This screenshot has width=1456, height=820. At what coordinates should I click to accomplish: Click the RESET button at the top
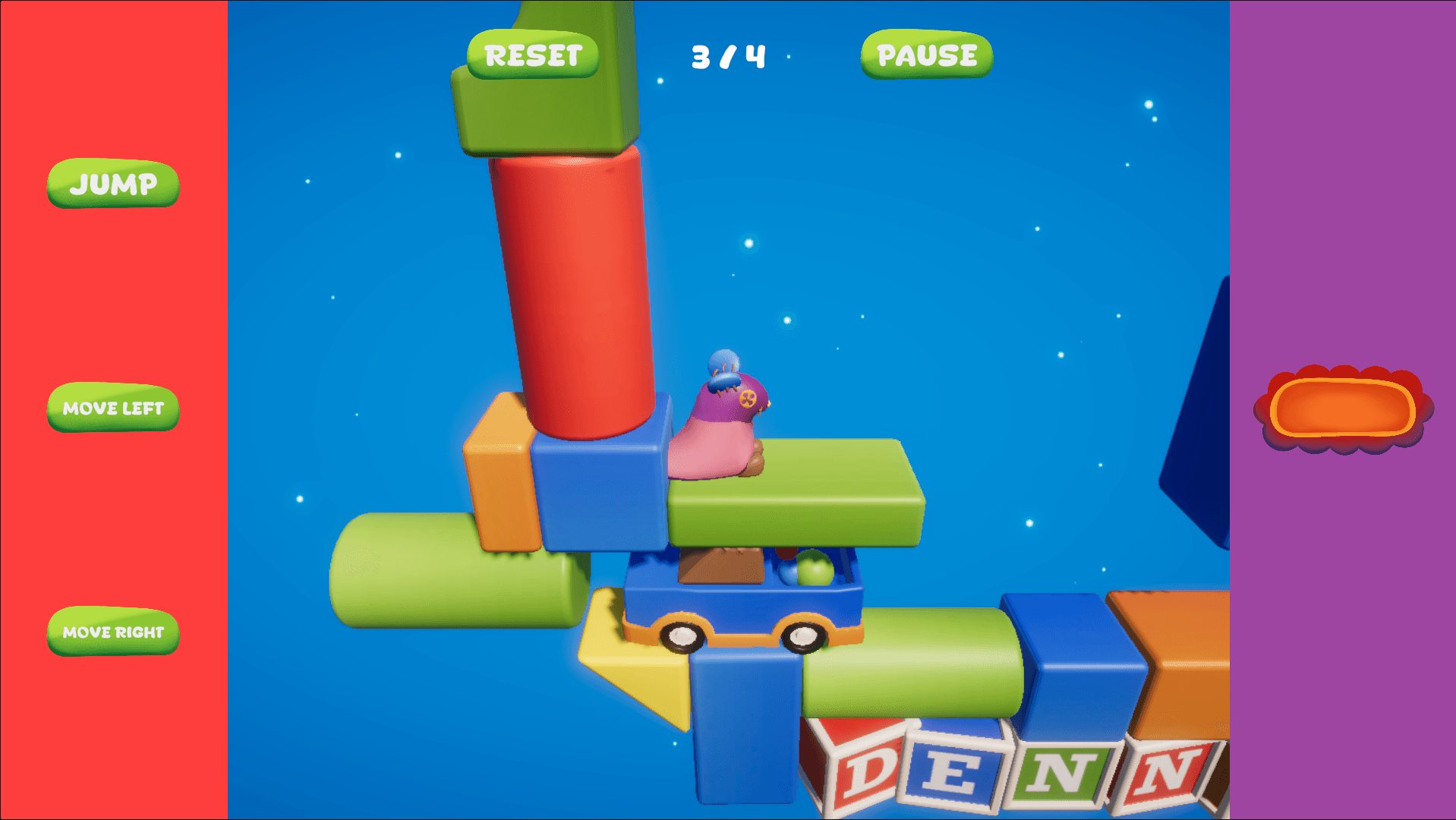pyautogui.click(x=532, y=54)
